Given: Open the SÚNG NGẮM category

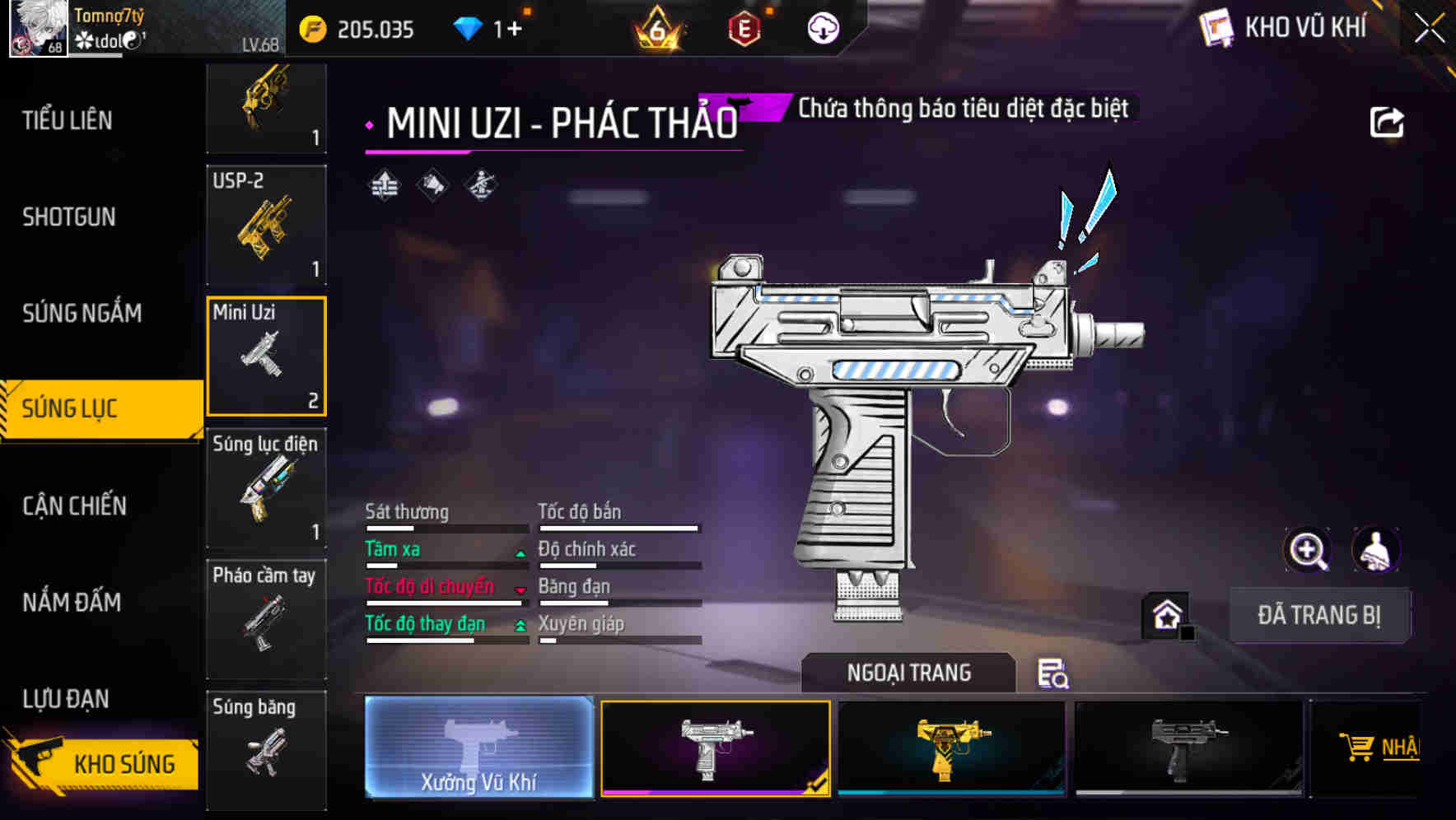Looking at the screenshot, I should click(82, 313).
